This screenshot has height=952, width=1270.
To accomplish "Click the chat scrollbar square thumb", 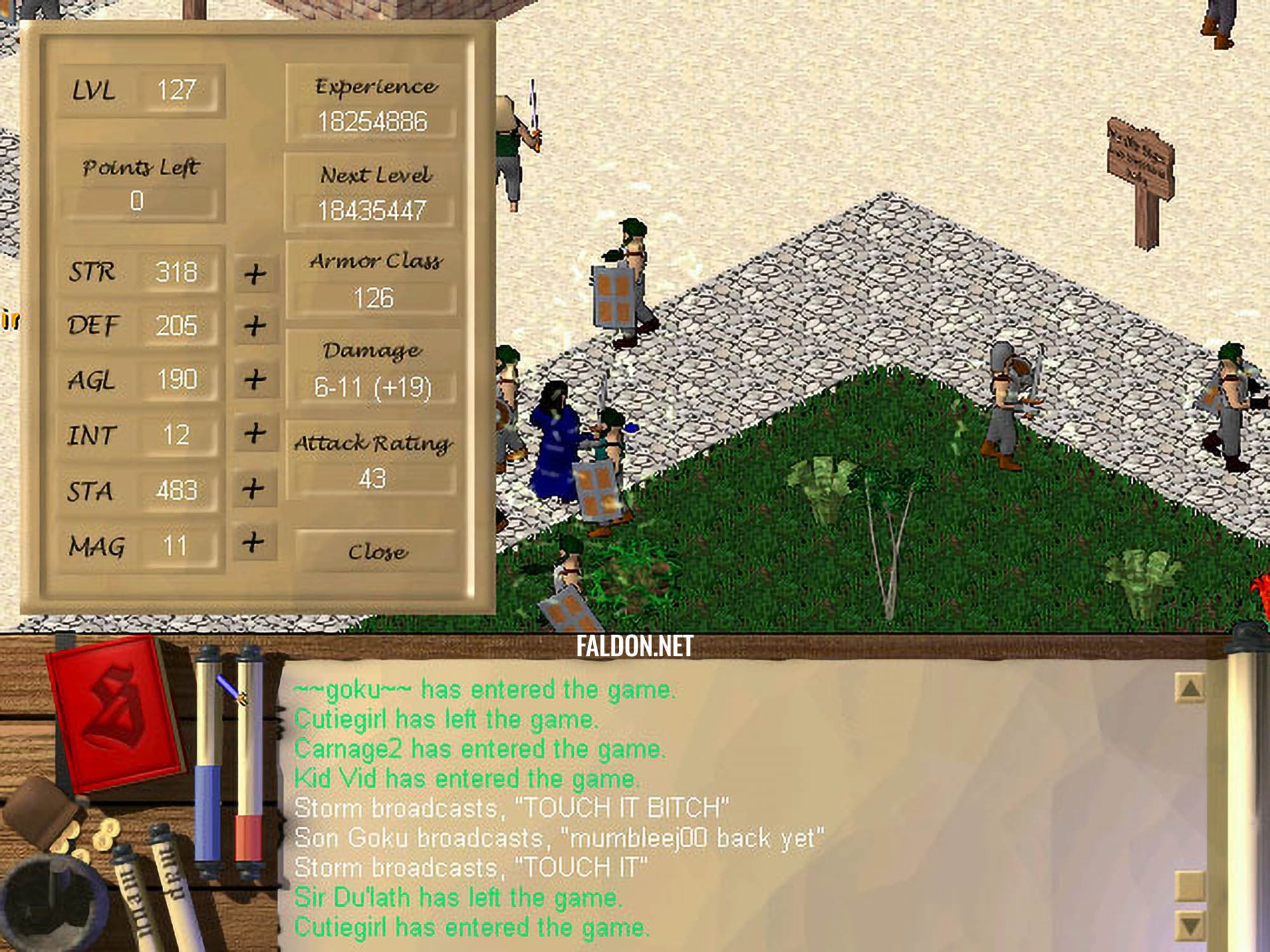I will point(1190,883).
